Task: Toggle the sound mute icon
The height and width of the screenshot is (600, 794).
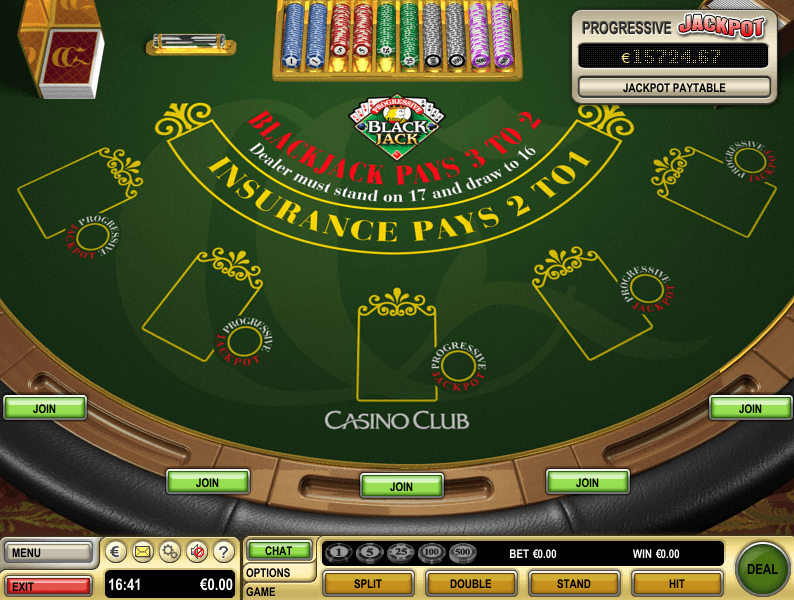Action: 197,551
